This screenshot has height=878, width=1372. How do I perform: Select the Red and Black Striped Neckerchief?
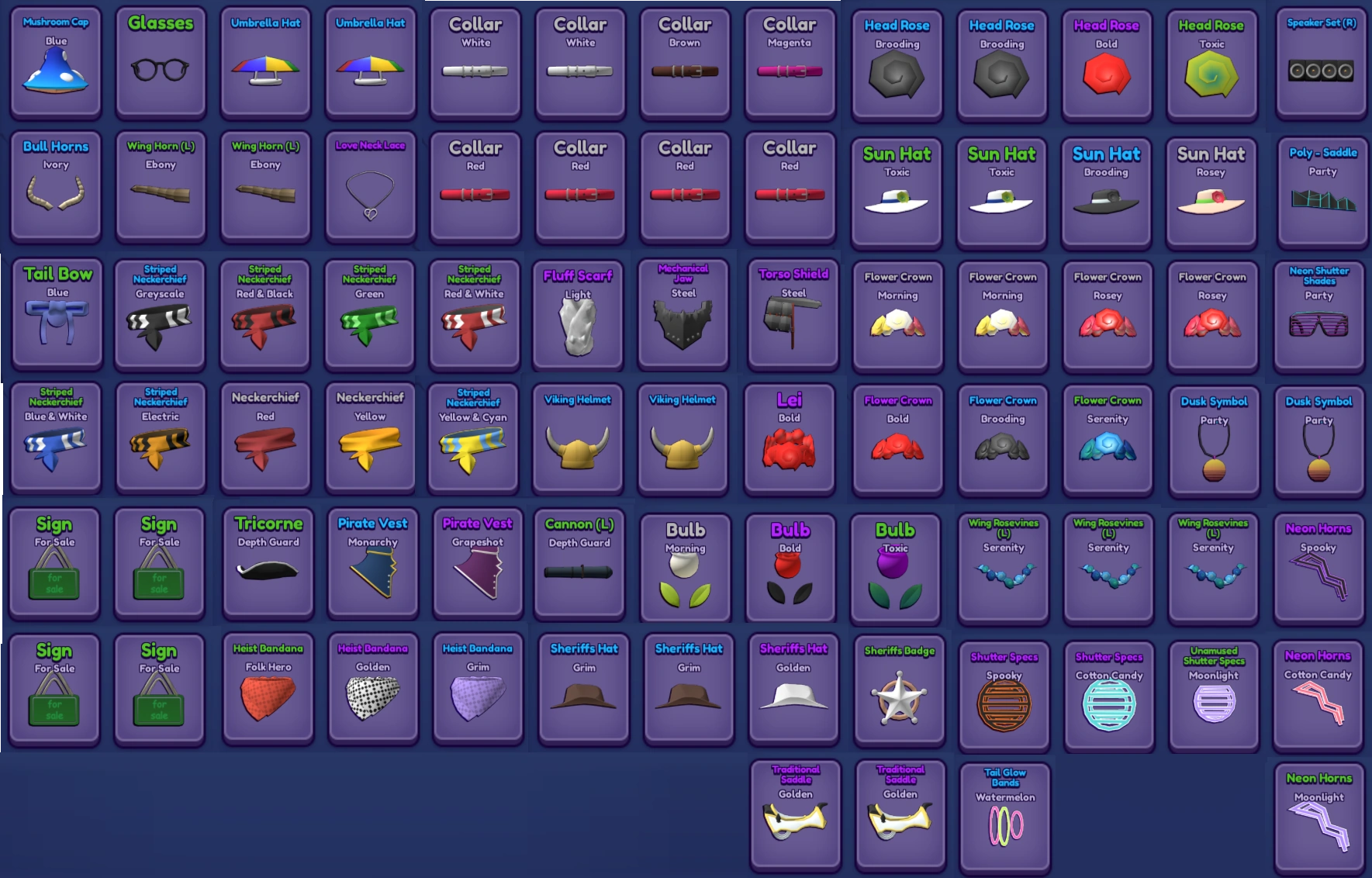click(x=265, y=314)
